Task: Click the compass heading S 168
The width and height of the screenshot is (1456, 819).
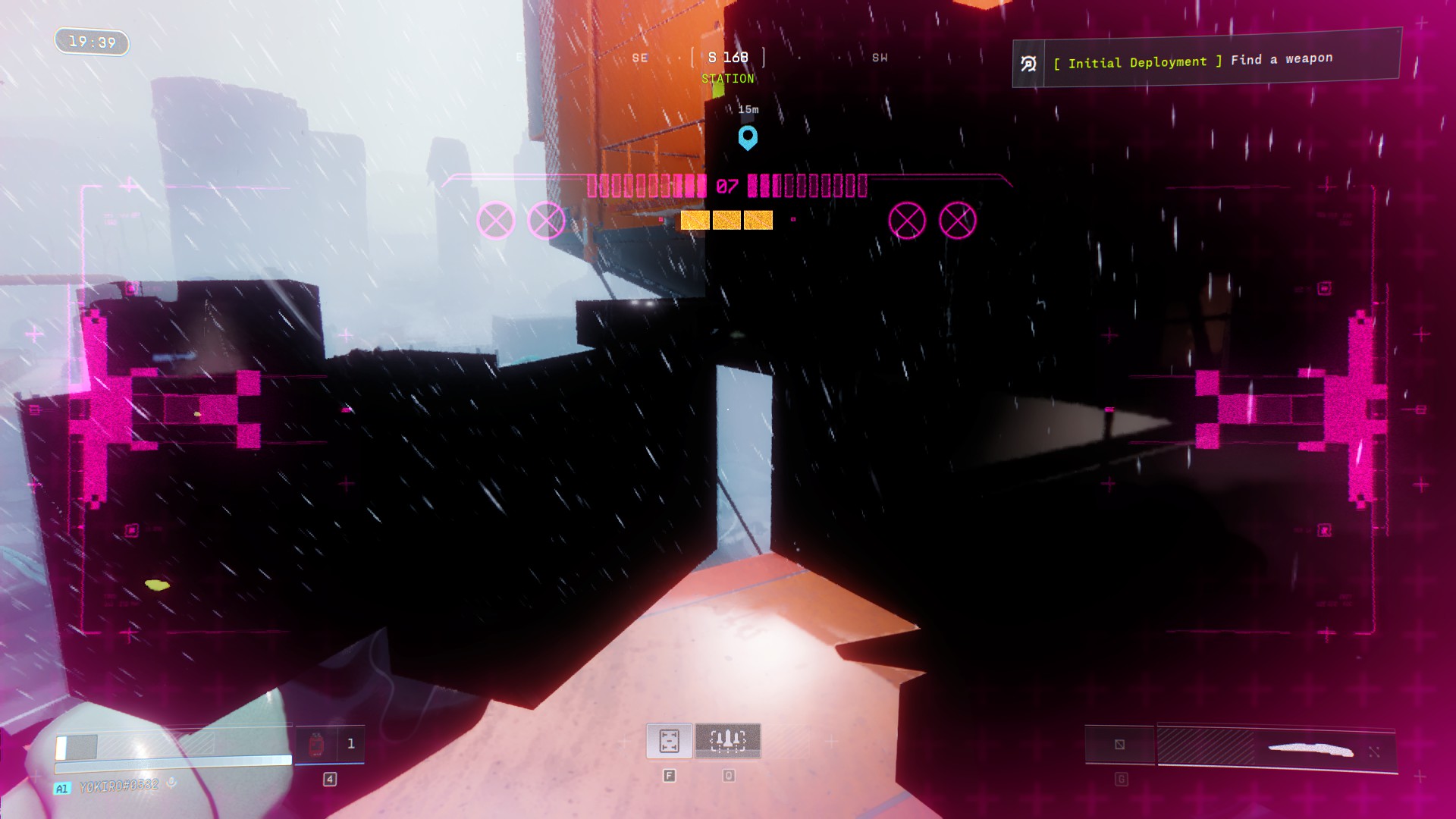Action: [727, 58]
